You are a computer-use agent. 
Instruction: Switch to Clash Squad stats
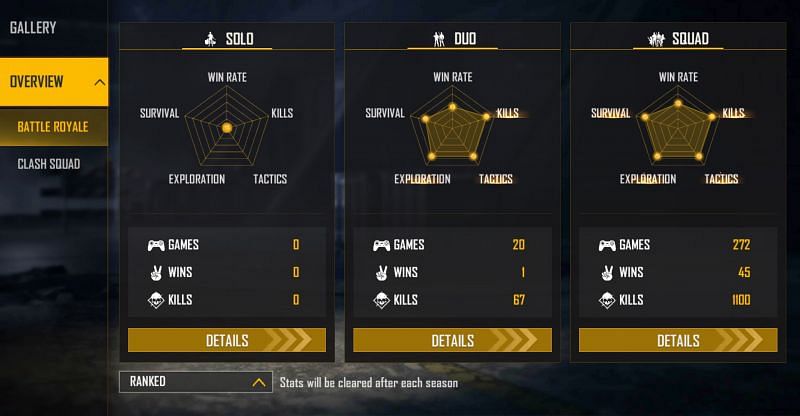pos(49,164)
